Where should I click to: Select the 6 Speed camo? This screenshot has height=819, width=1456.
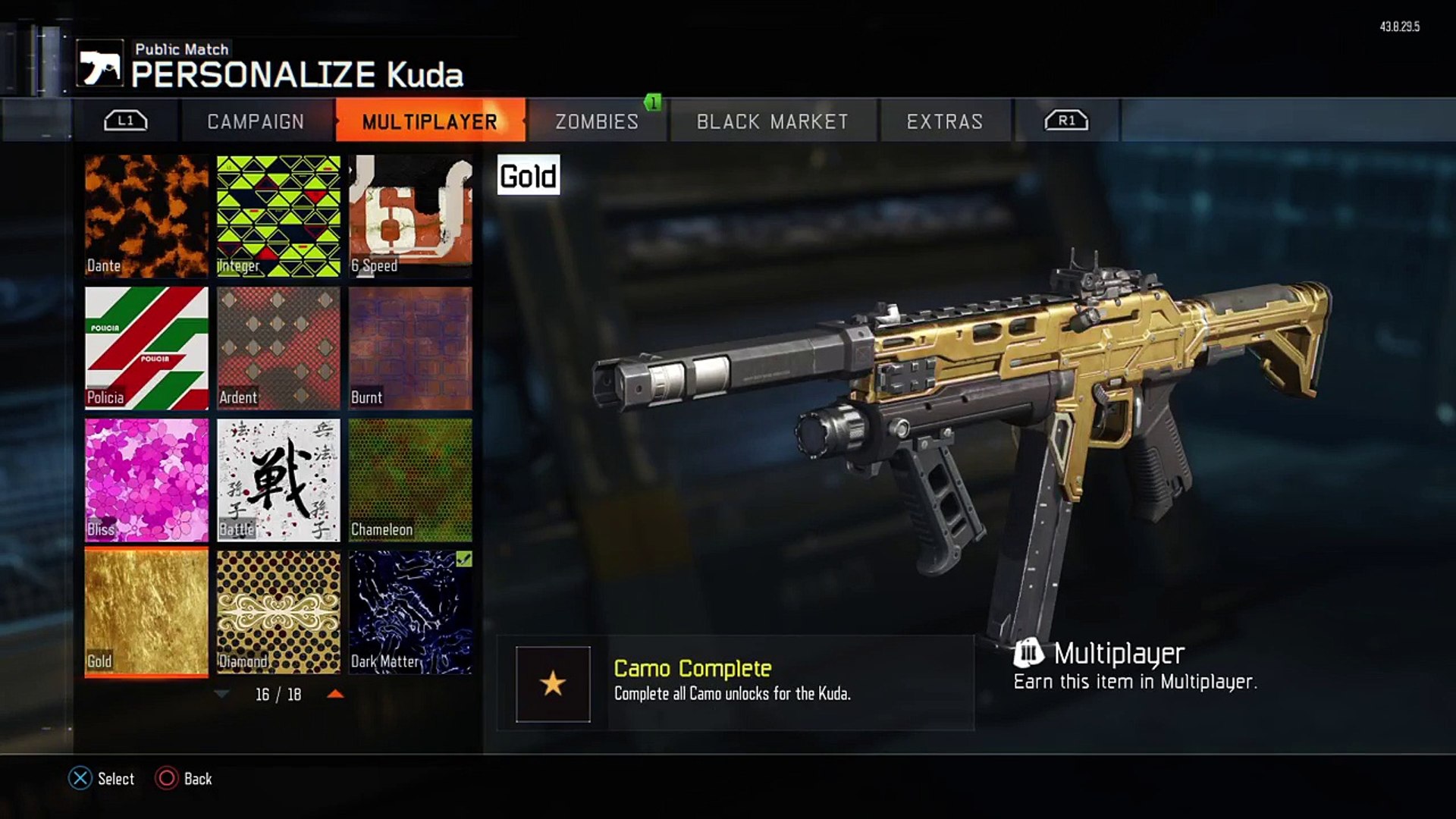tap(410, 216)
